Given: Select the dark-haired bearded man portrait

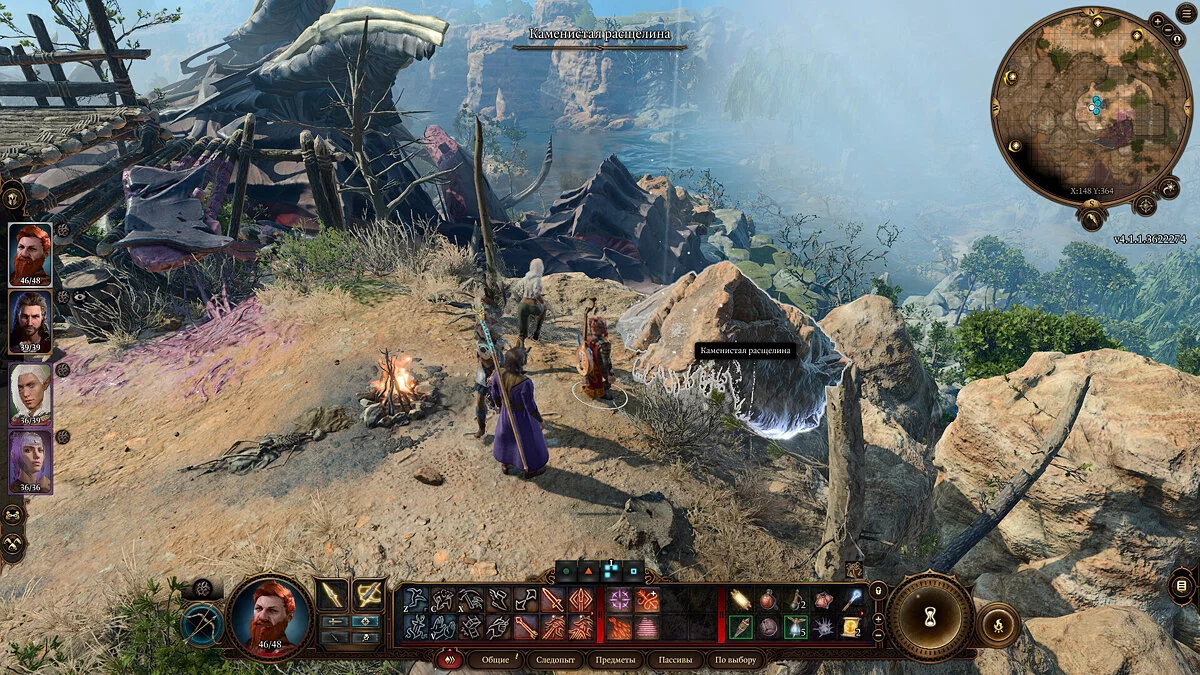Looking at the screenshot, I should pyautogui.click(x=30, y=322).
